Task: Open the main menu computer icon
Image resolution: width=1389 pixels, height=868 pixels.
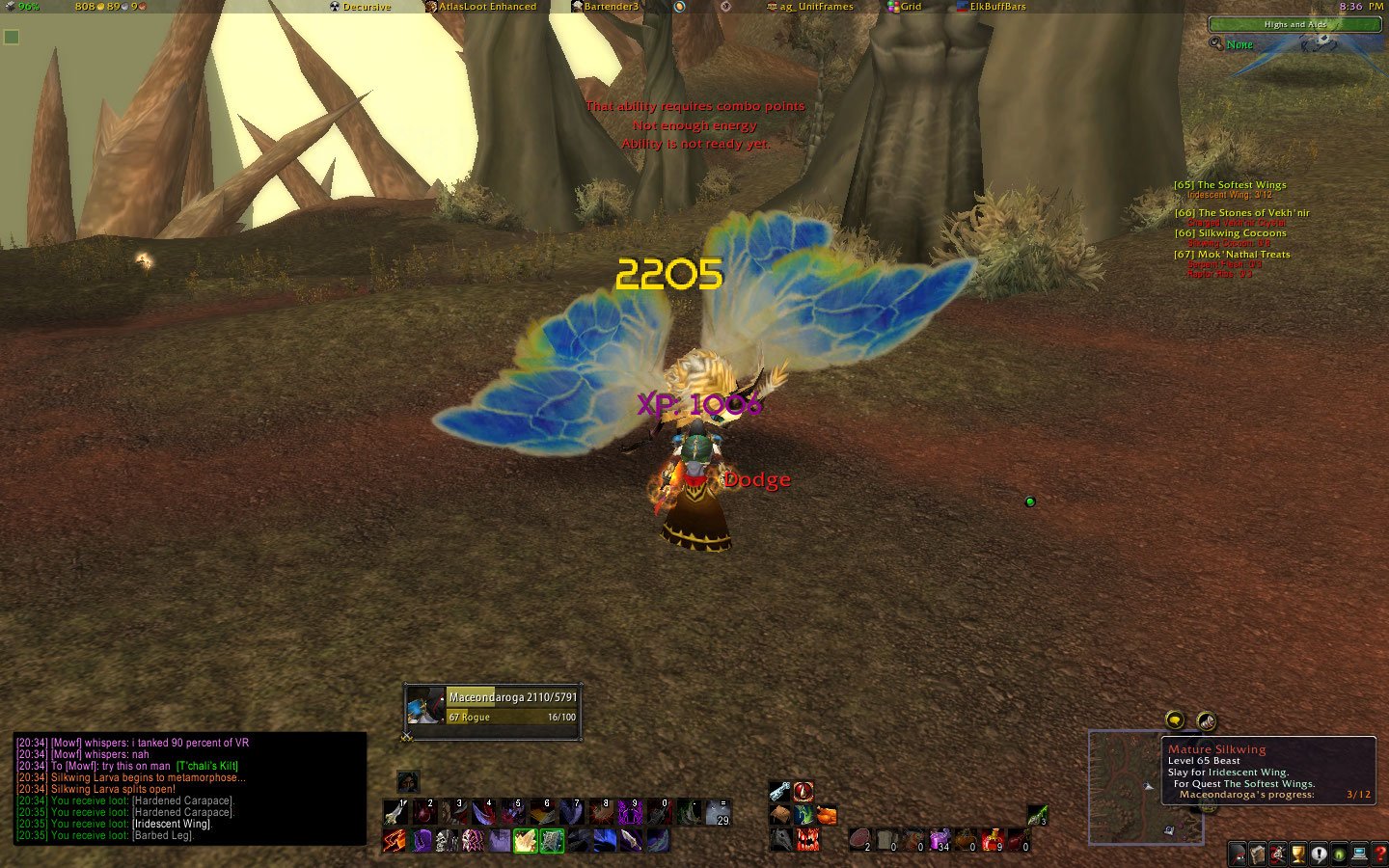Action: click(x=1358, y=853)
